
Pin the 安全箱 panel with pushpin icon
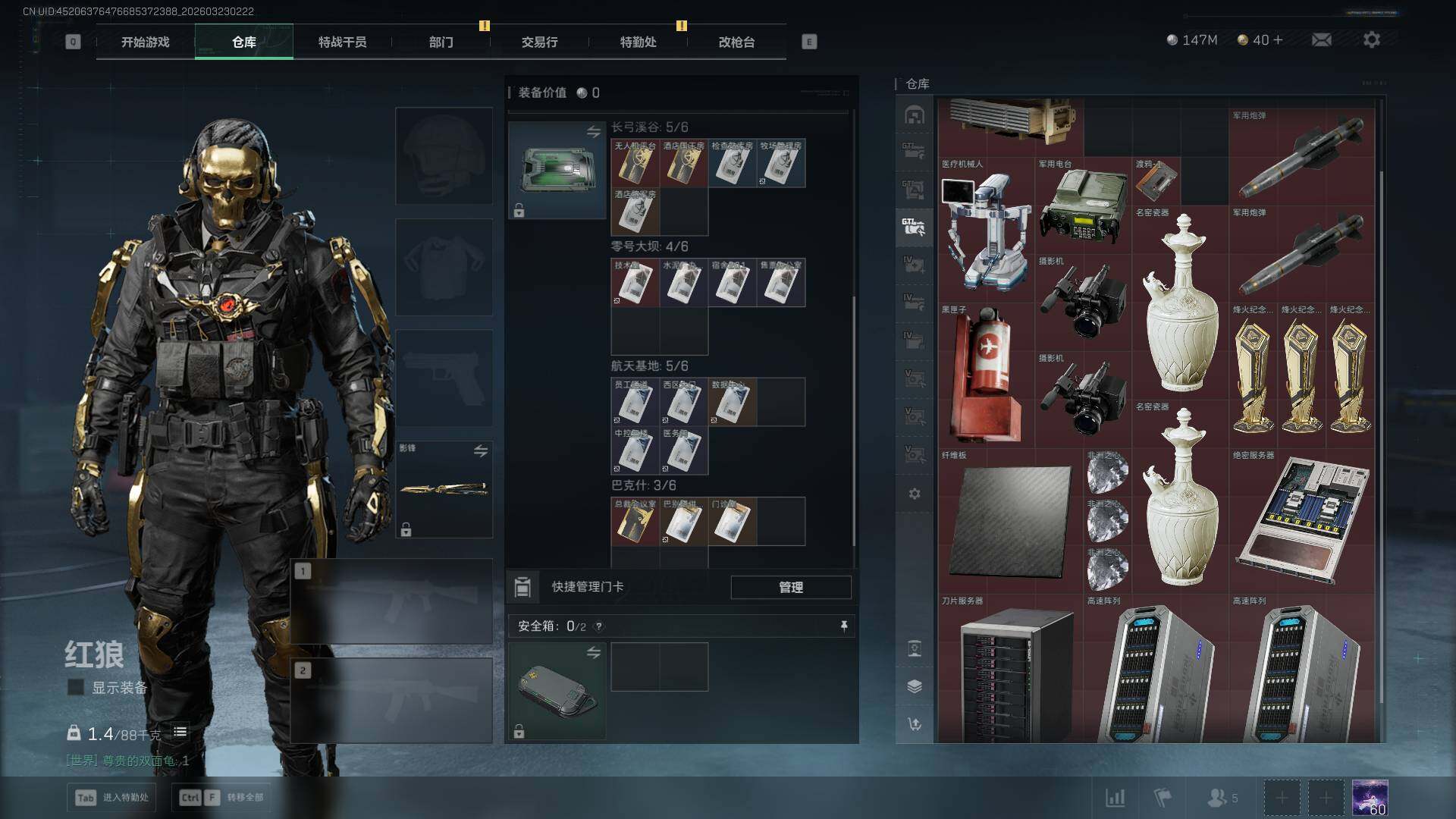[x=843, y=626]
